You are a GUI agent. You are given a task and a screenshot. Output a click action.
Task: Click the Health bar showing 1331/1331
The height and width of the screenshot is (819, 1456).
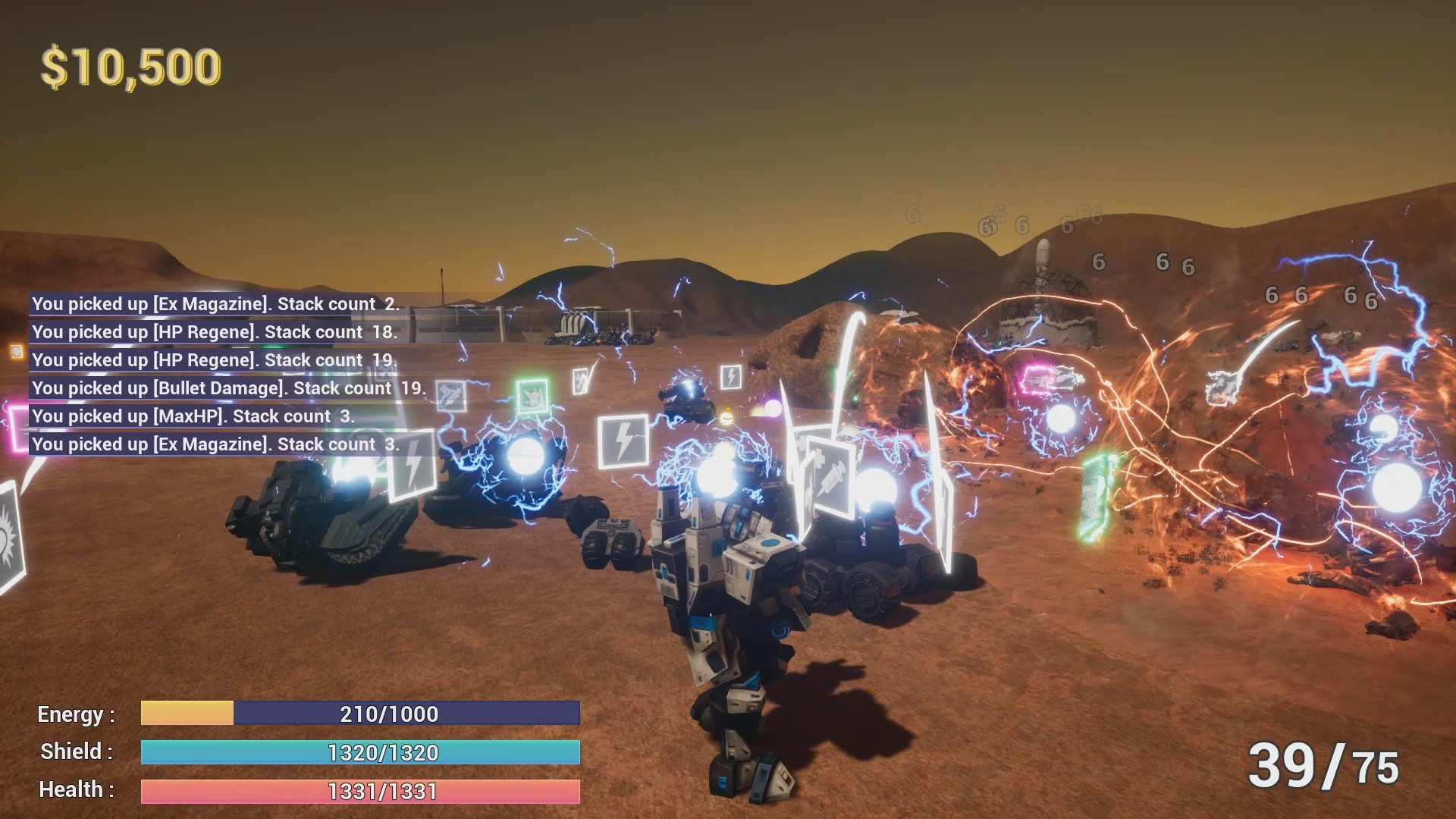359,790
